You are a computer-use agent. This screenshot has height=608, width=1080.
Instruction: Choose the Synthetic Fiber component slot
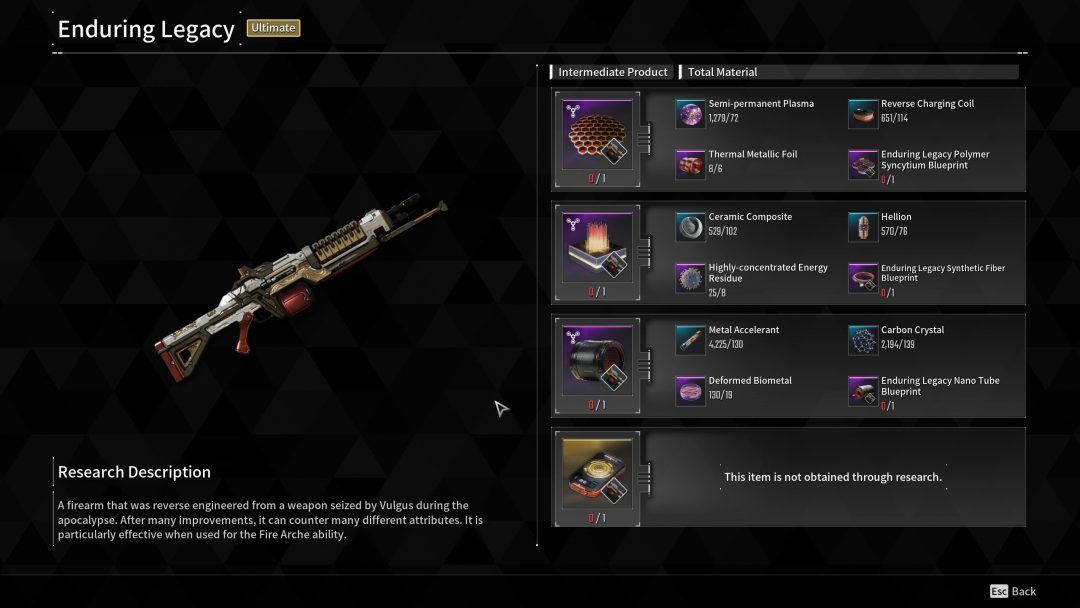(599, 248)
